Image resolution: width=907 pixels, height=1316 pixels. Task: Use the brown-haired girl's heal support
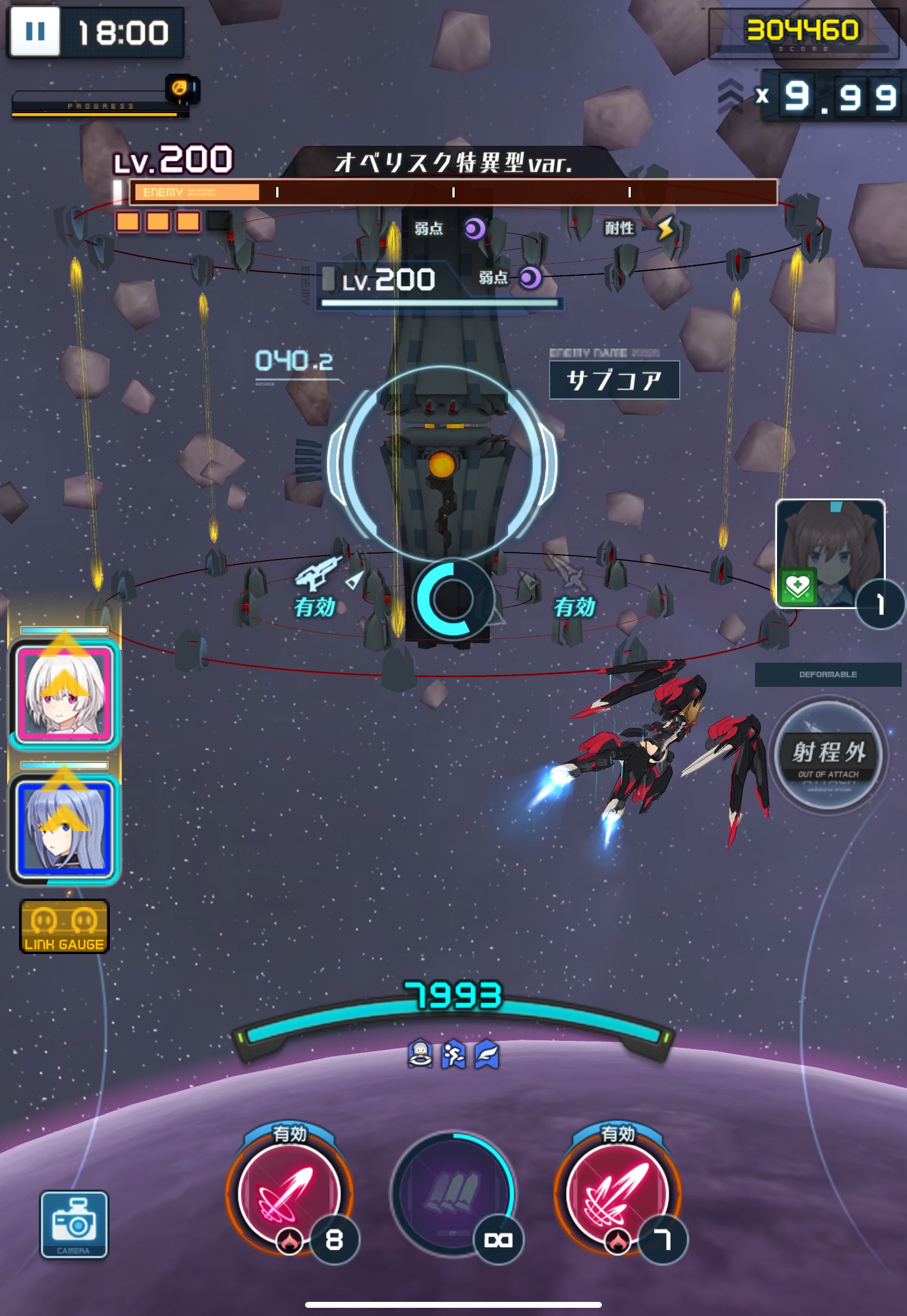[830, 553]
